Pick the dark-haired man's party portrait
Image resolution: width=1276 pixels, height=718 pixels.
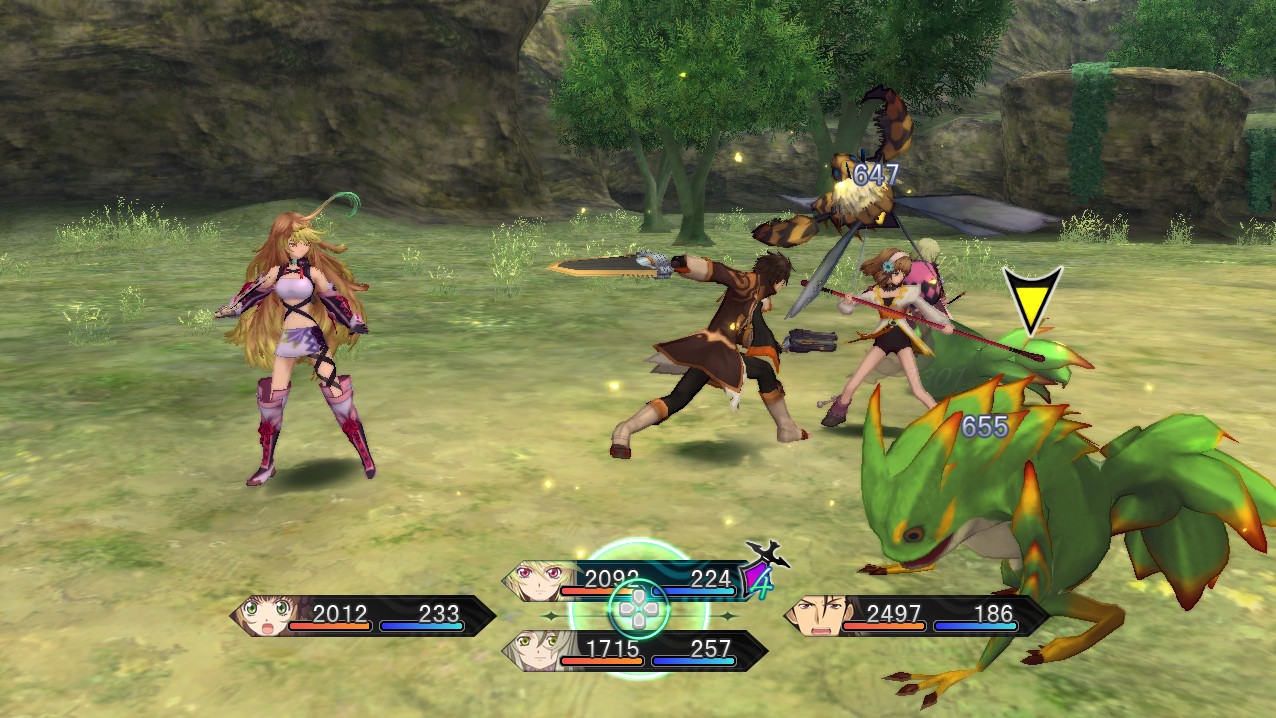tap(815, 616)
